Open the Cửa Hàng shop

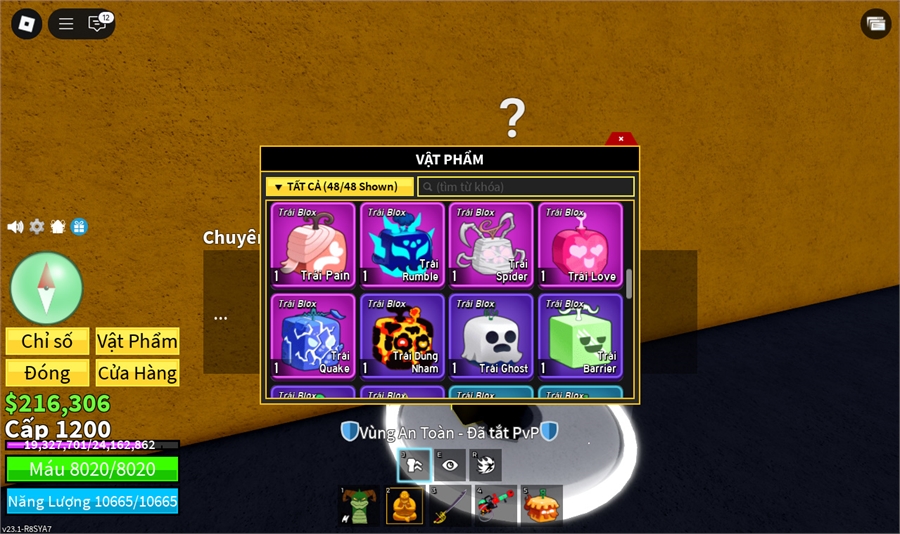click(137, 373)
